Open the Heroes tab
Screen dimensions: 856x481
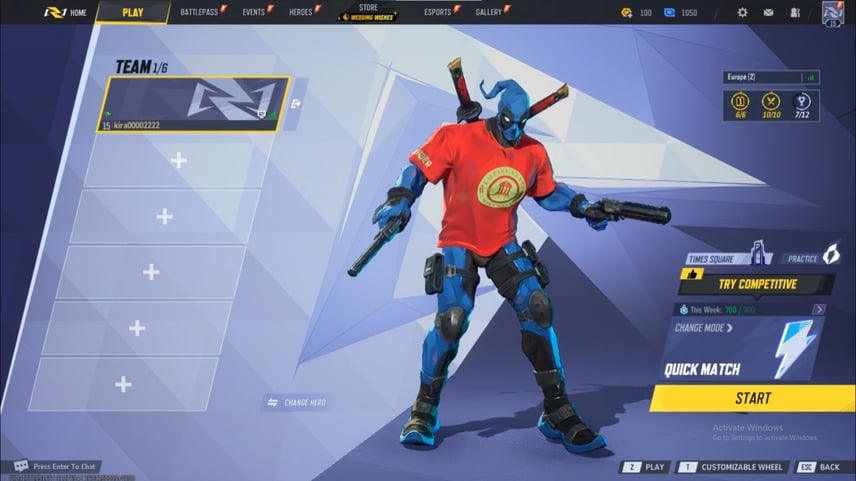(303, 12)
